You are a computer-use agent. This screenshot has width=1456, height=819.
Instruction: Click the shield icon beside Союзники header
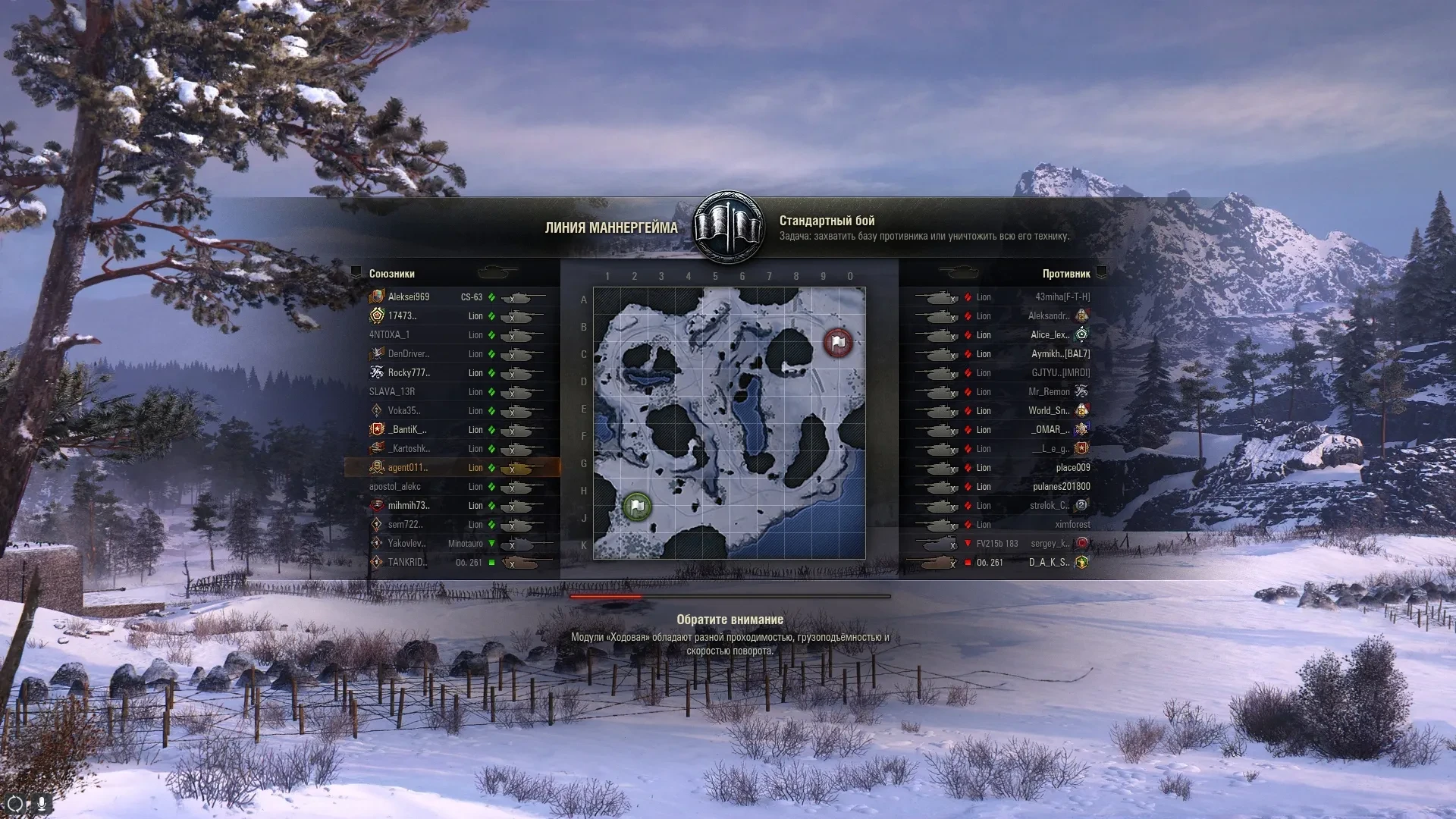tap(356, 273)
